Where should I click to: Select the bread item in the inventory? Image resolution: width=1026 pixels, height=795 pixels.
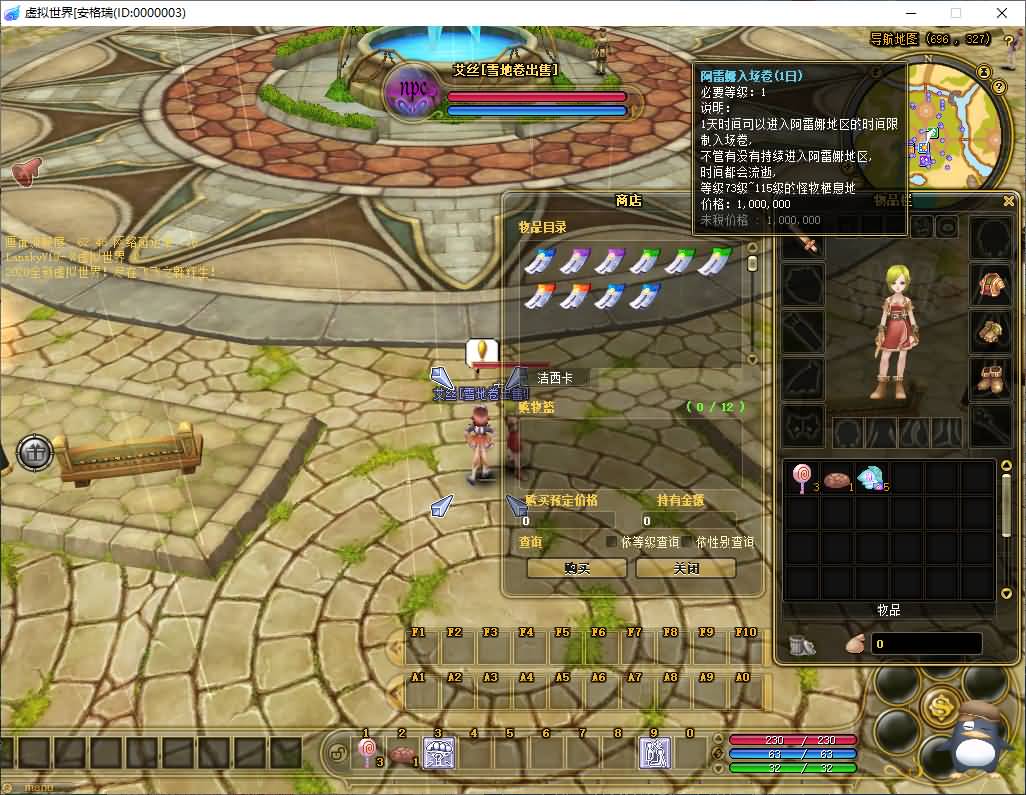(x=837, y=479)
